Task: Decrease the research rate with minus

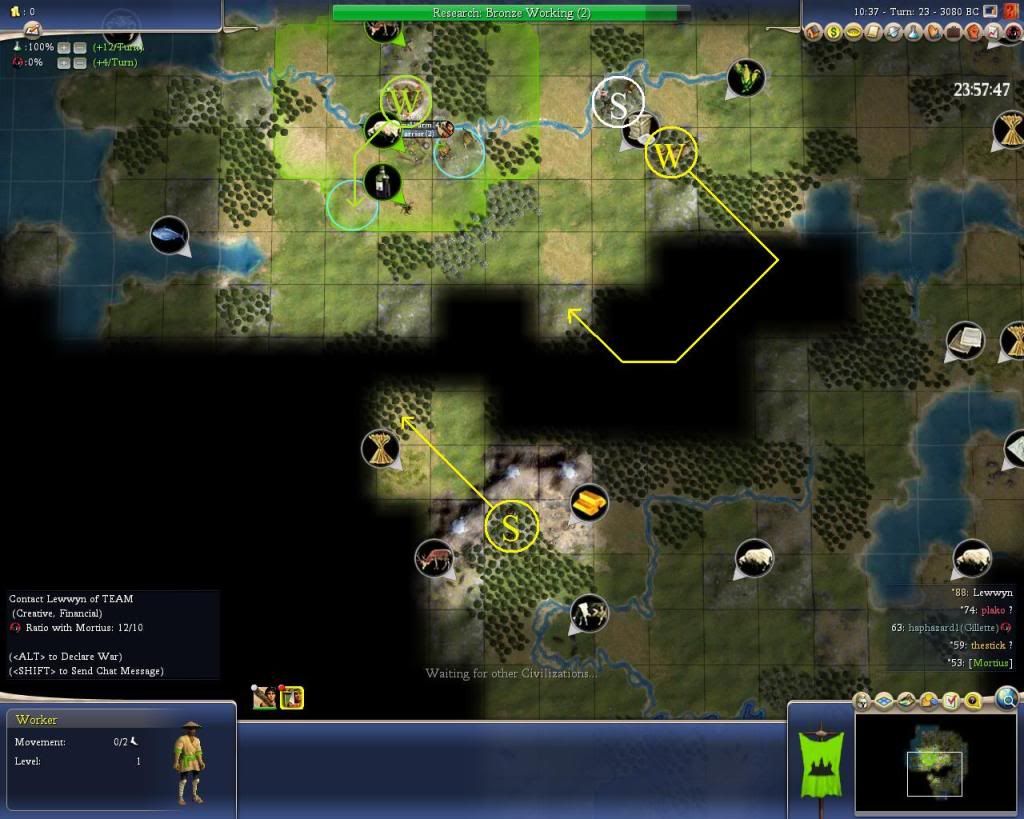Action: tap(78, 47)
